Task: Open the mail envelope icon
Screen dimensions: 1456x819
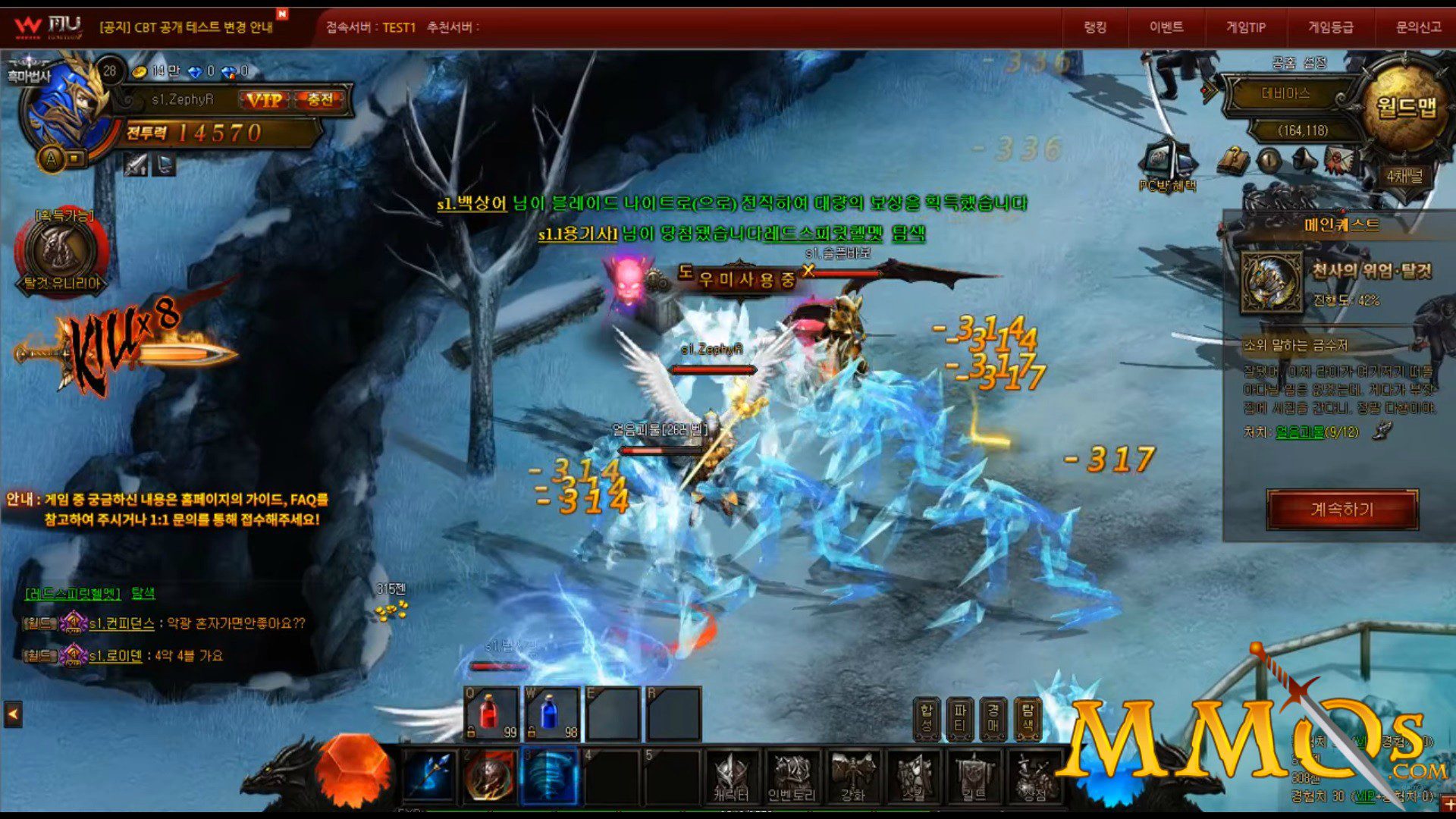Action: tap(1339, 161)
